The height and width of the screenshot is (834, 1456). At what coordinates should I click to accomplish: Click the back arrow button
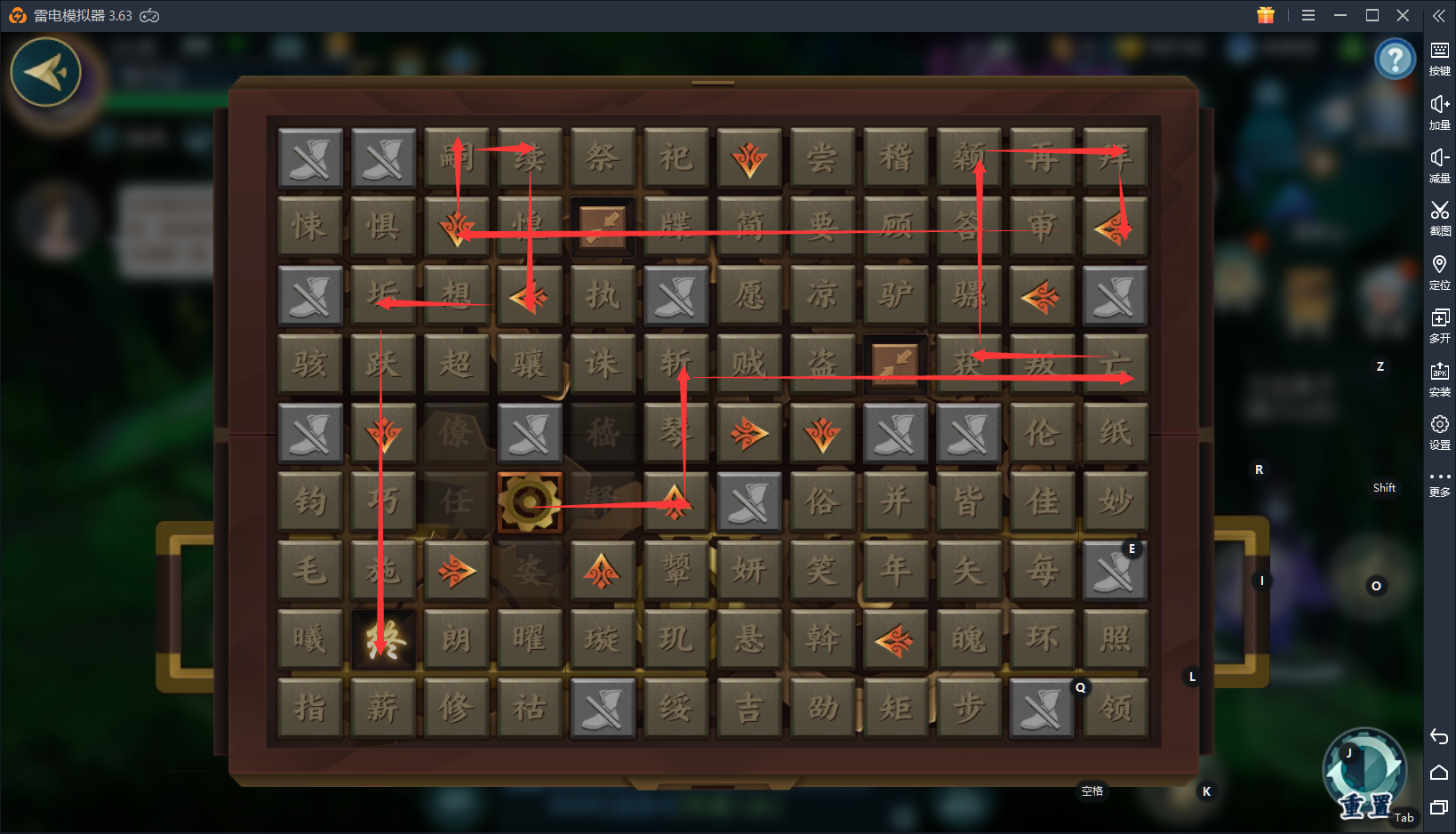point(45,72)
